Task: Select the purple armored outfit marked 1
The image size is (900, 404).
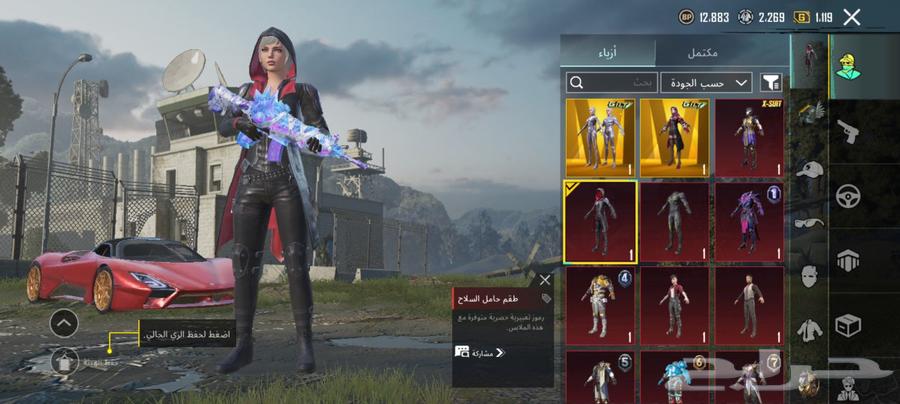Action: (748, 220)
